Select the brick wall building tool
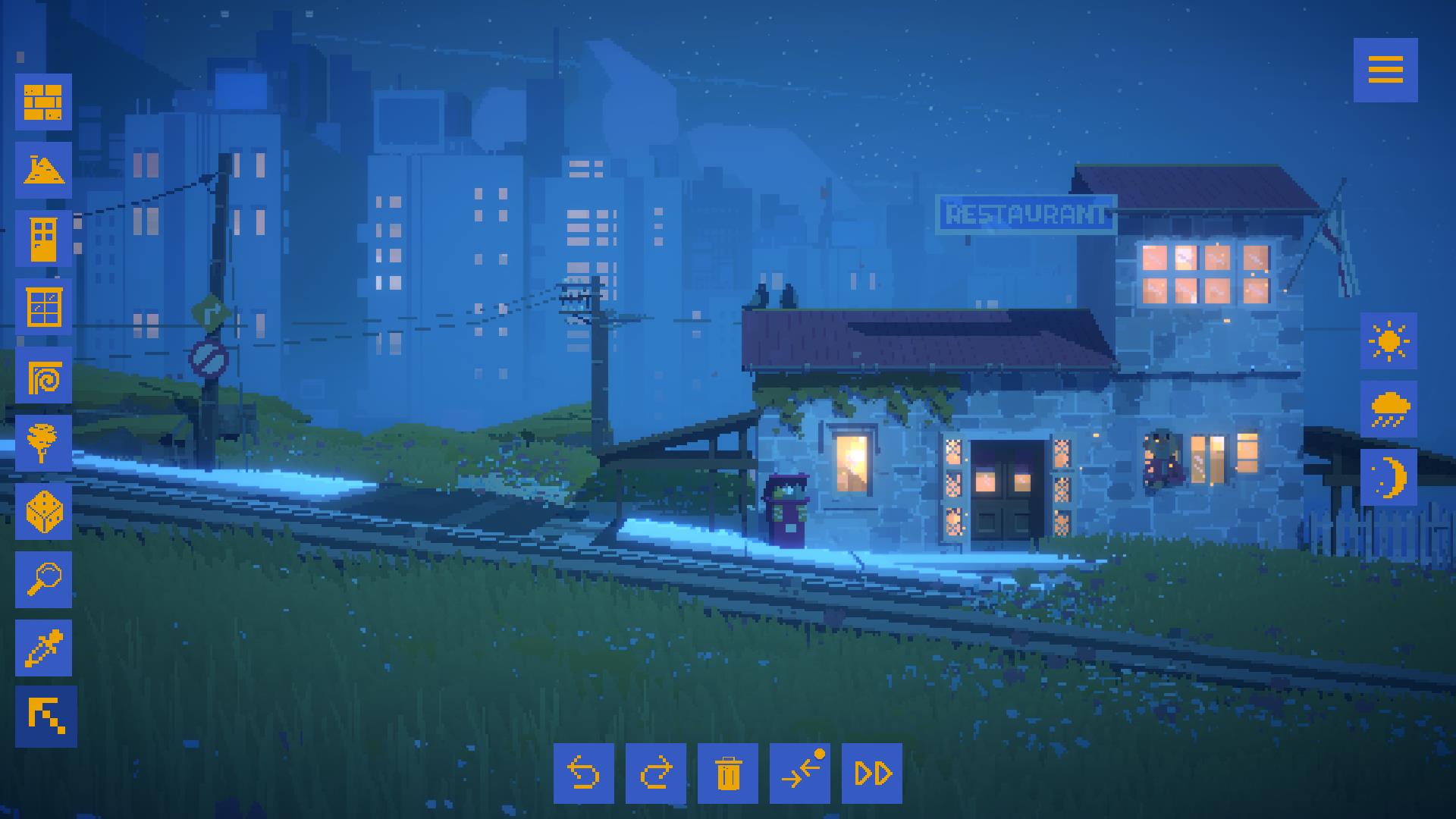The image size is (1456, 819). (x=43, y=102)
